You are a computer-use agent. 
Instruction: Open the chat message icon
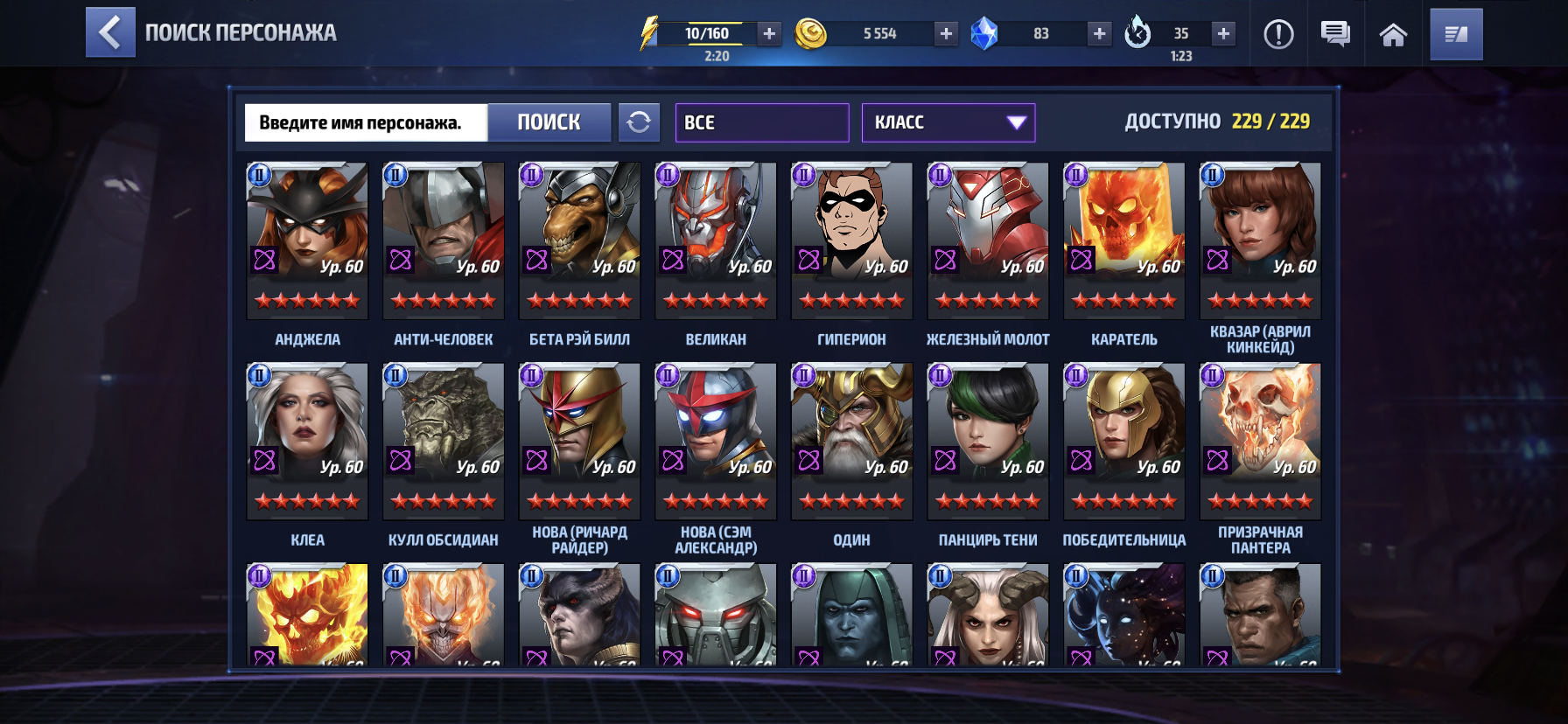tap(1333, 35)
